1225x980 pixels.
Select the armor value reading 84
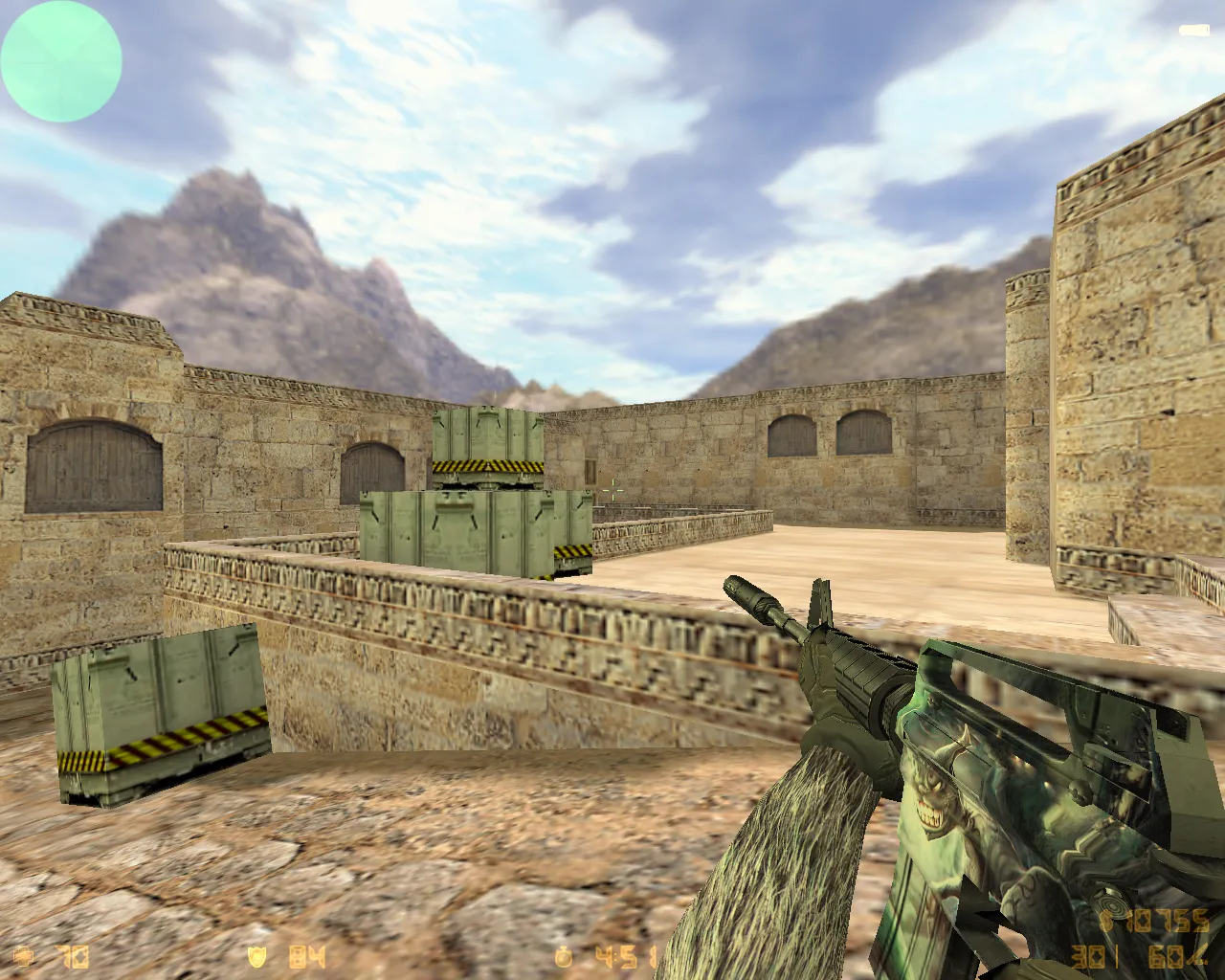(x=304, y=957)
